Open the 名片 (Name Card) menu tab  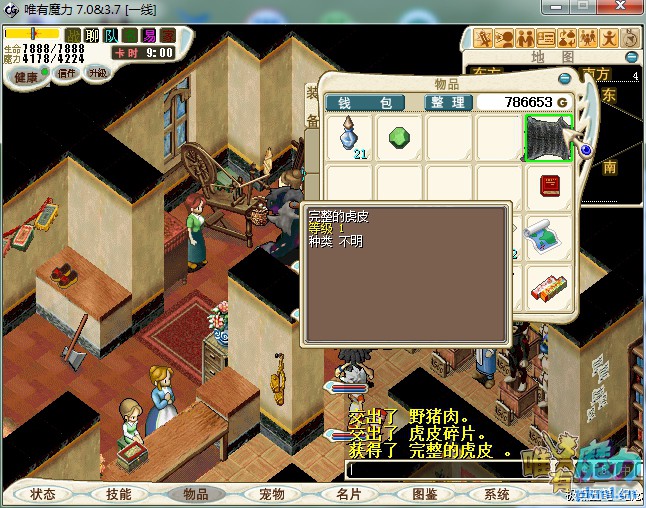[348, 494]
